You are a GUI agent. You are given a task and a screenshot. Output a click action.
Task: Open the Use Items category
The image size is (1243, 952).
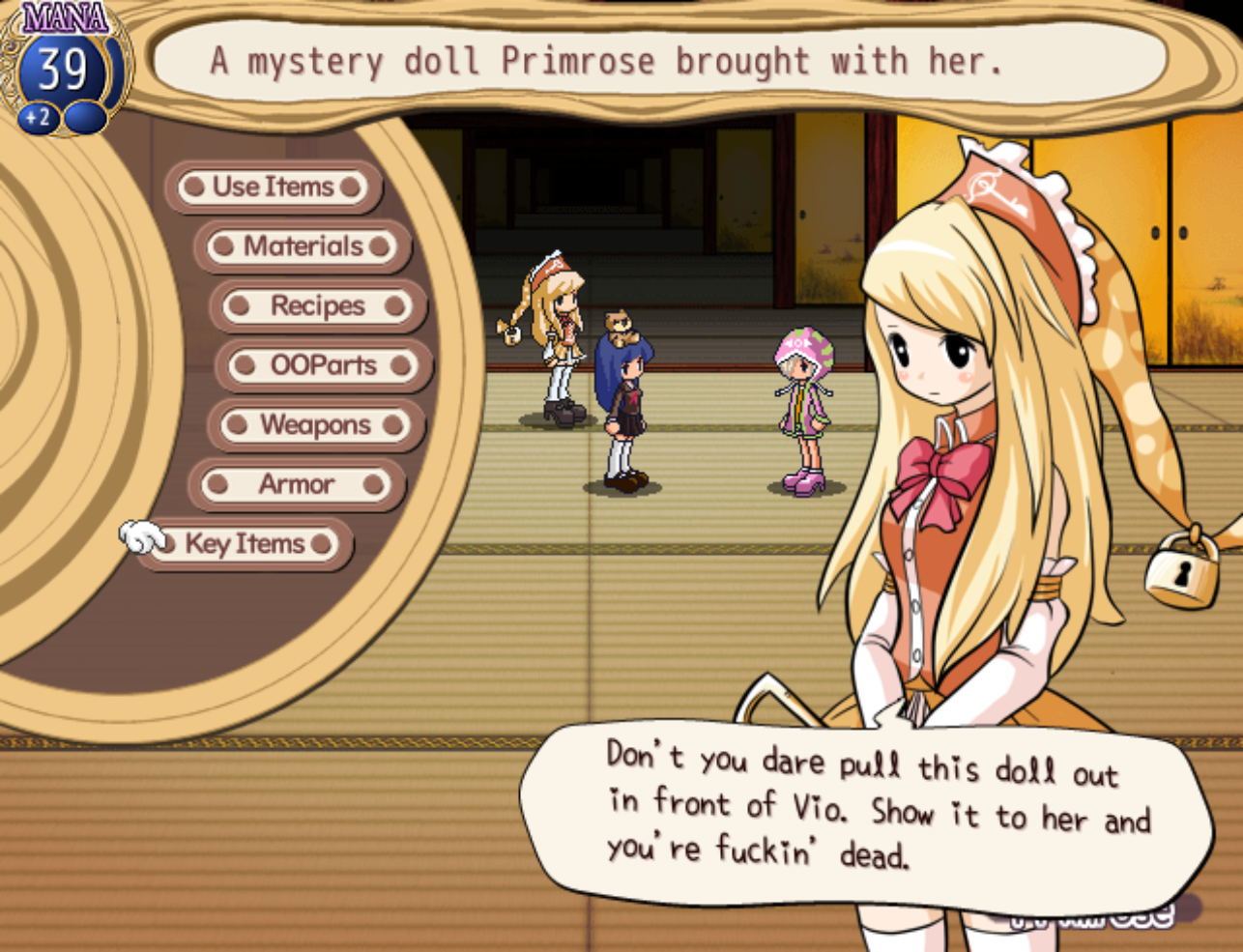[x=273, y=187]
